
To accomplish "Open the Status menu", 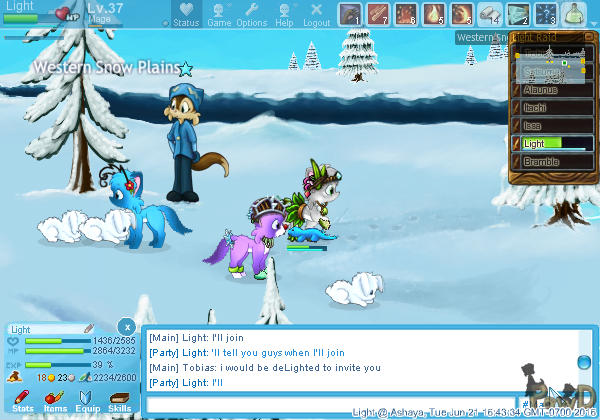I will point(185,14).
